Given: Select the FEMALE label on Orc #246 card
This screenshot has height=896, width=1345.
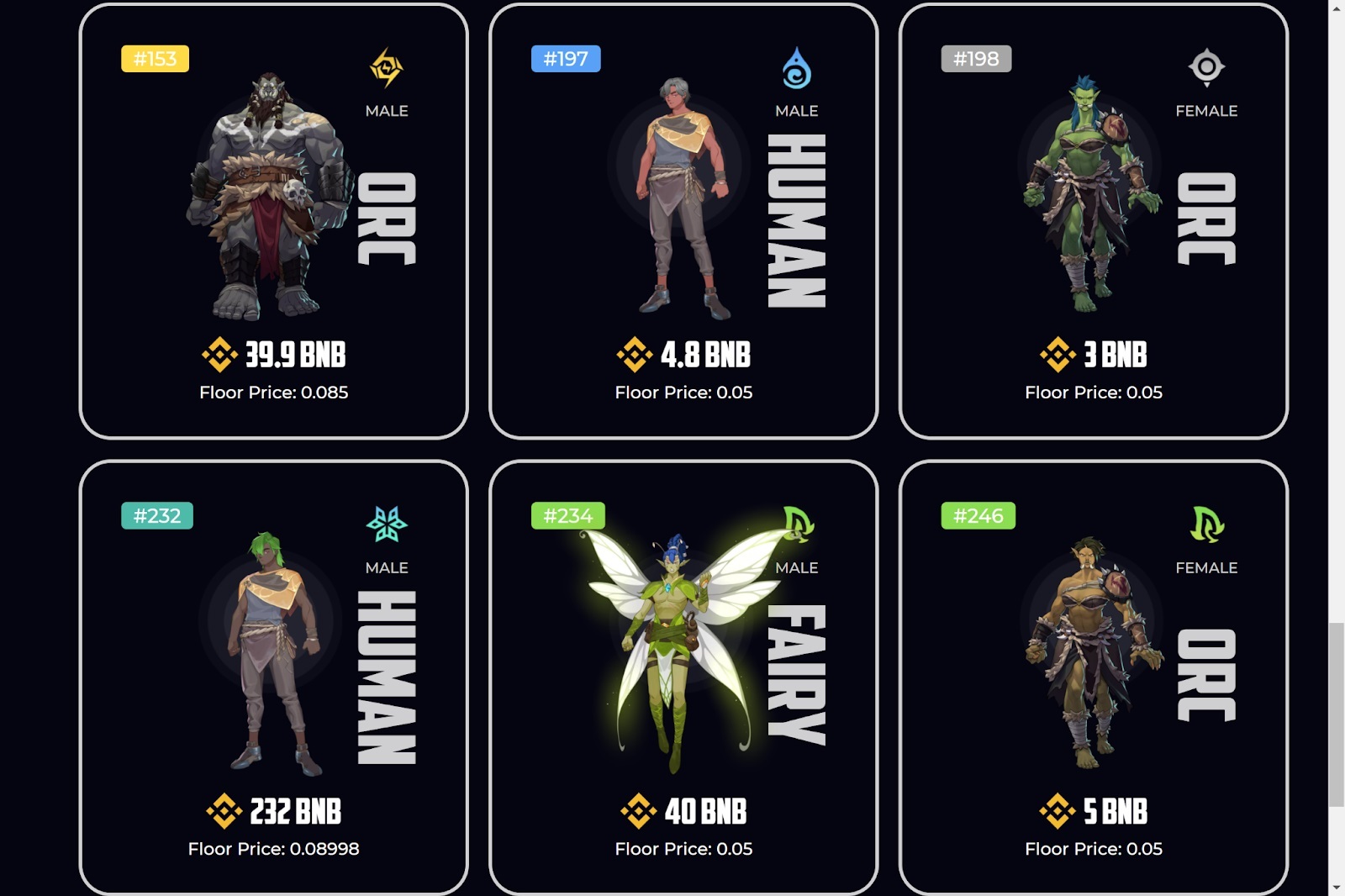Looking at the screenshot, I should [1206, 567].
